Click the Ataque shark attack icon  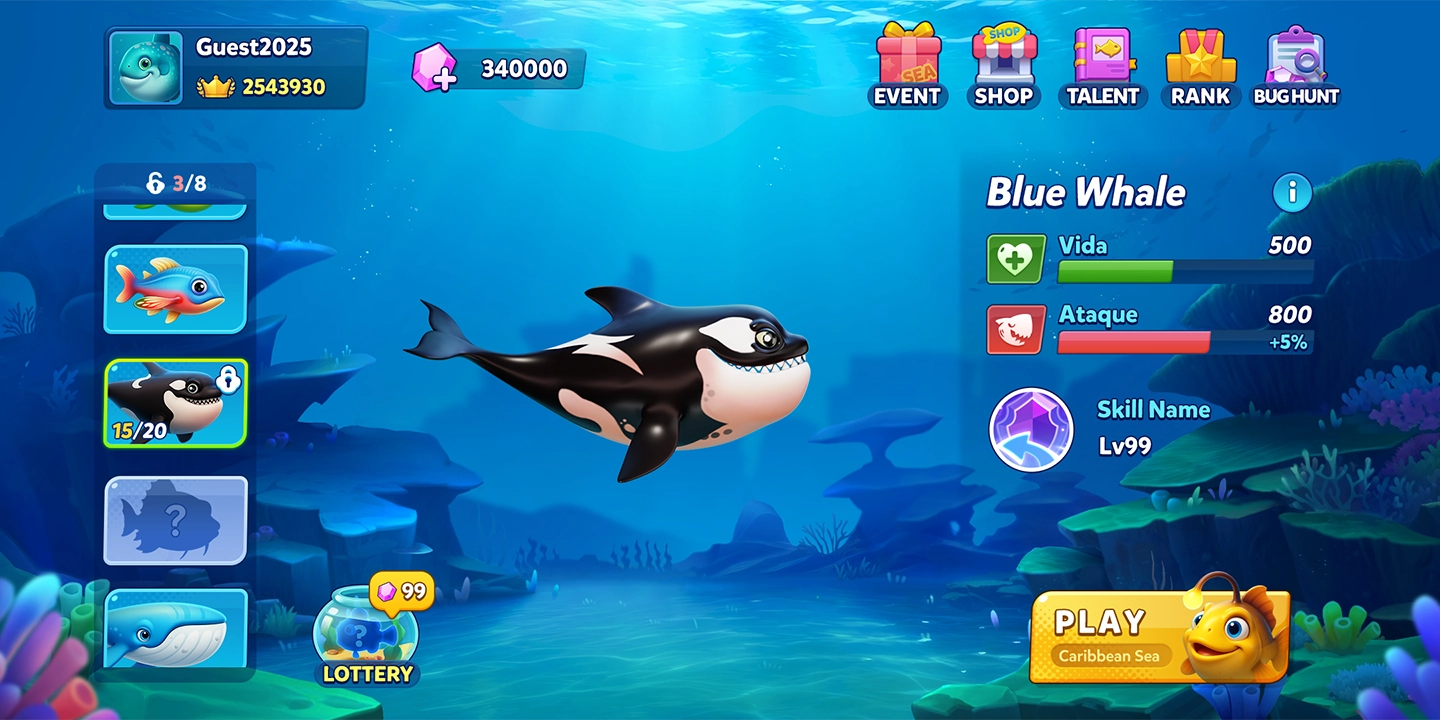[x=1014, y=327]
